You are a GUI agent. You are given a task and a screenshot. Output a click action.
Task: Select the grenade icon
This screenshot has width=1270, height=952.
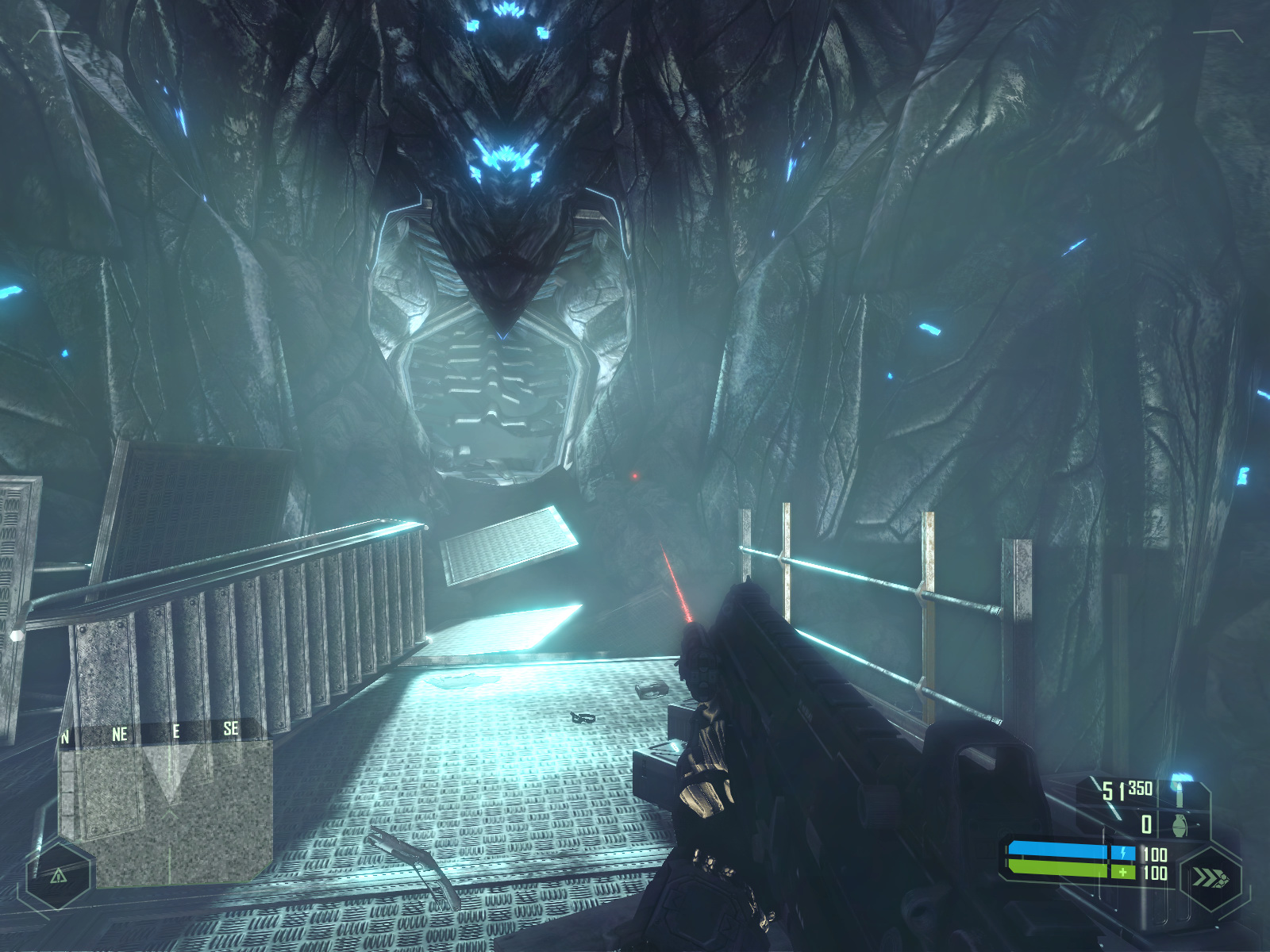tap(1180, 825)
